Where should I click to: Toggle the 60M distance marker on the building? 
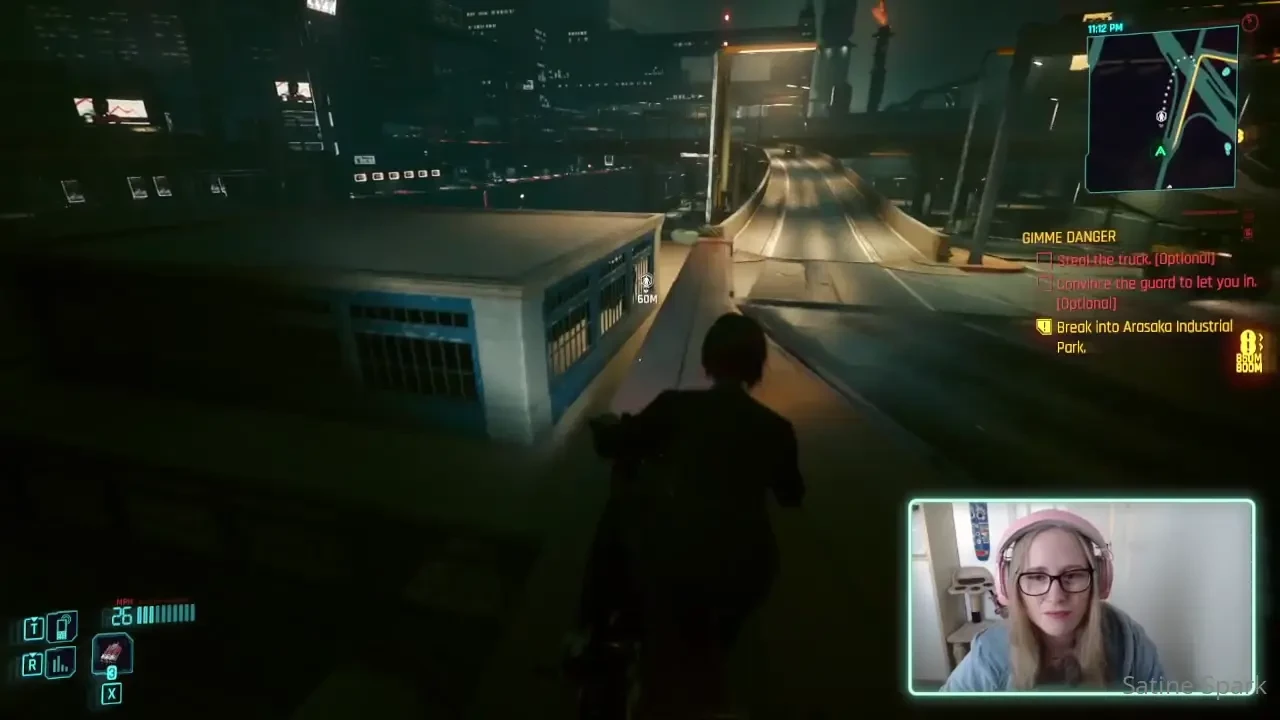point(646,289)
